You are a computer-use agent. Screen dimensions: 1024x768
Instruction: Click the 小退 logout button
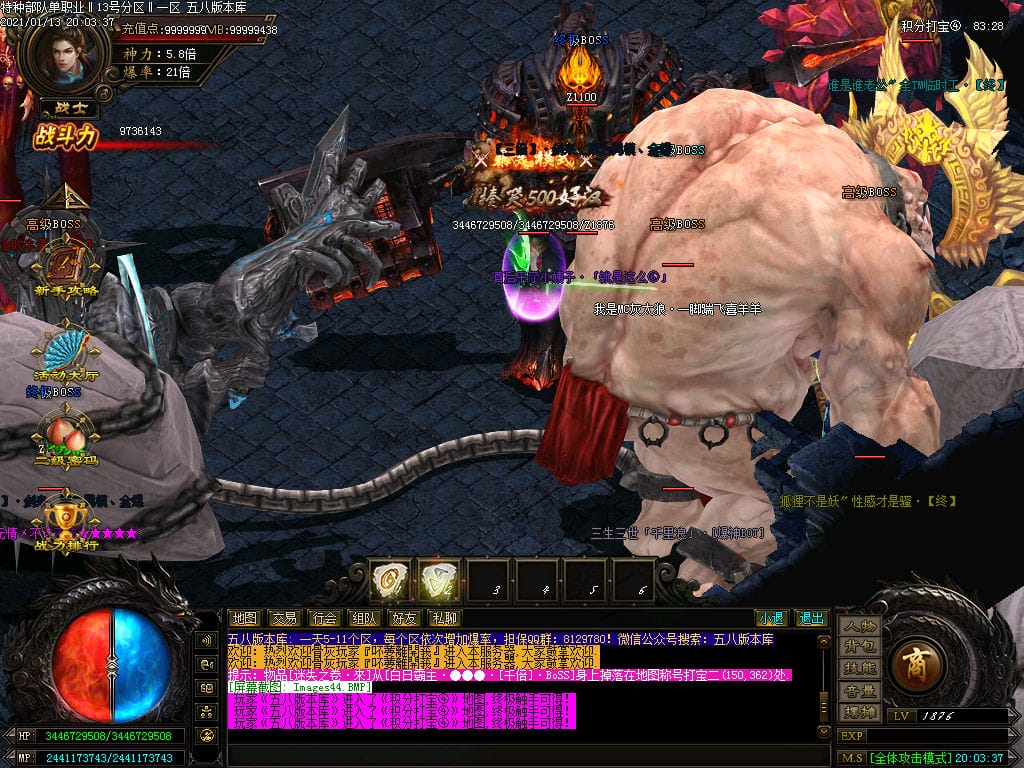point(770,618)
